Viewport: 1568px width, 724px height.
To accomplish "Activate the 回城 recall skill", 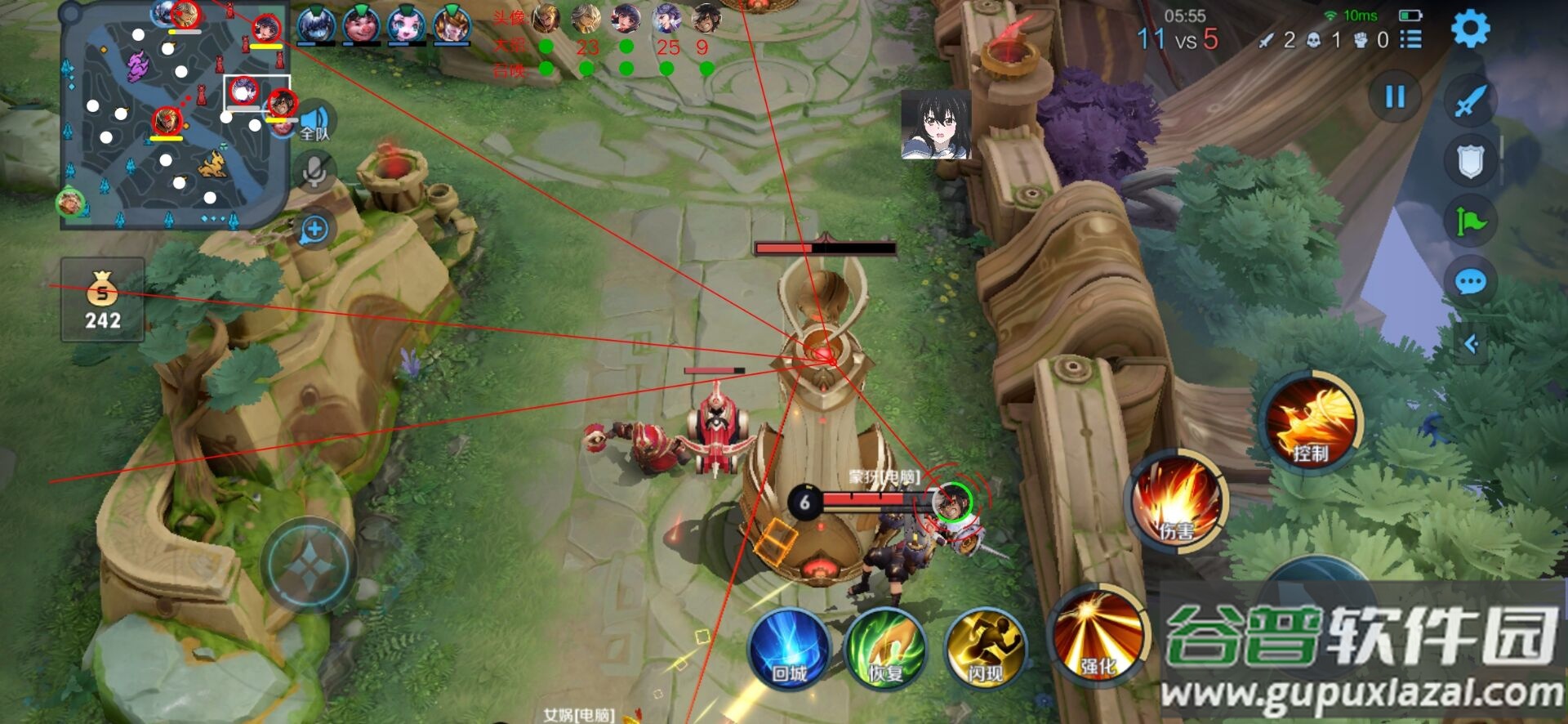I will click(789, 650).
